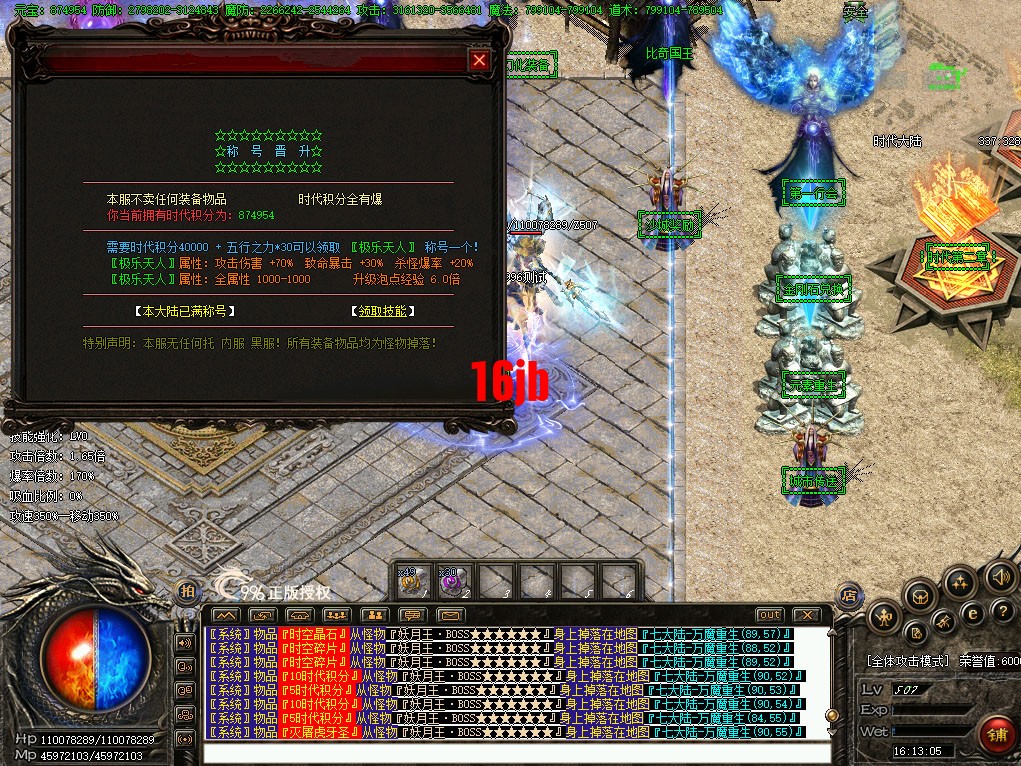Open the bag chest icon
Screen dimensions: 1021x766
coord(920,595)
